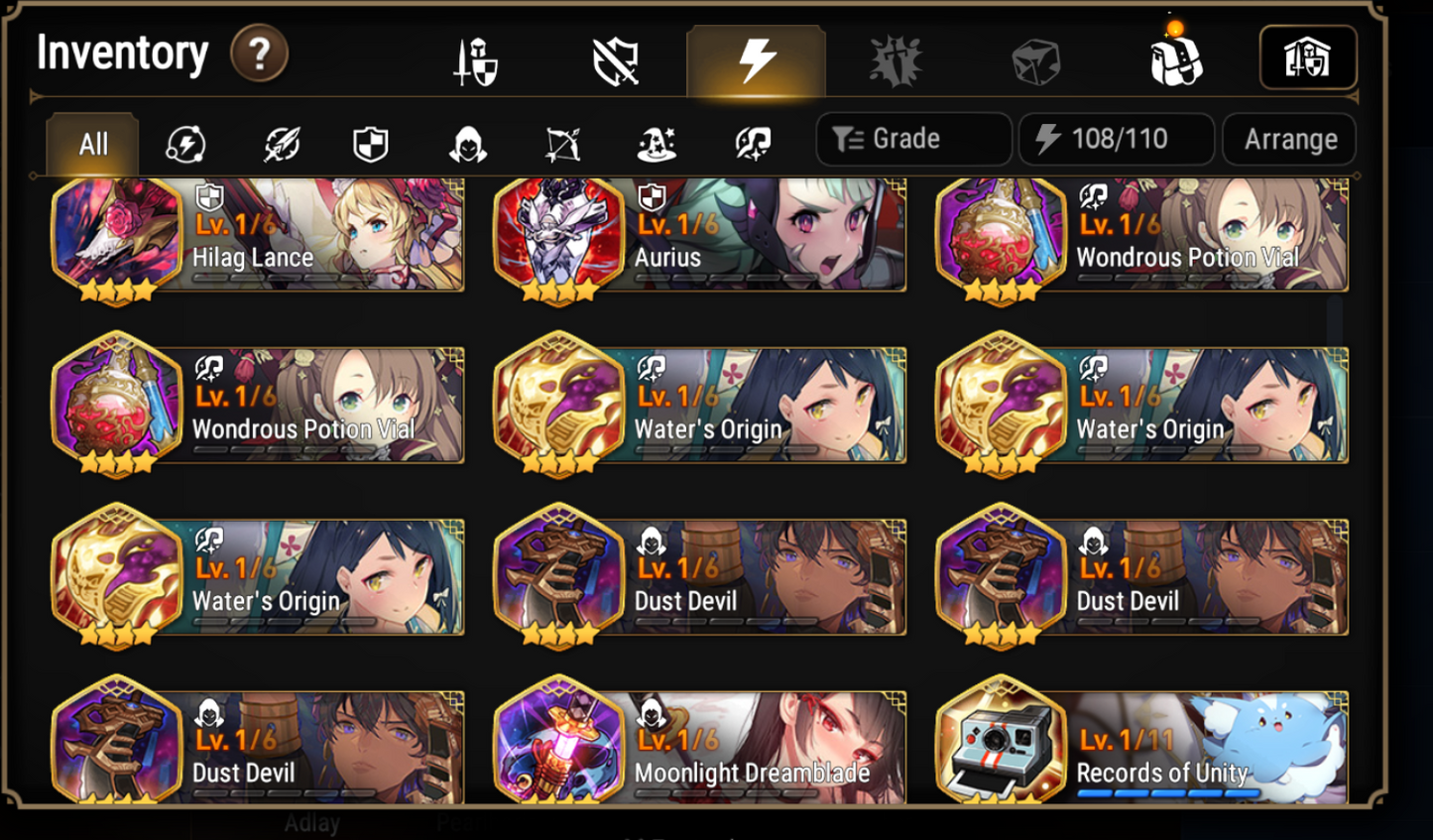Select the lightning bolt artifact tab
The width and height of the screenshot is (1433, 840).
(x=756, y=58)
